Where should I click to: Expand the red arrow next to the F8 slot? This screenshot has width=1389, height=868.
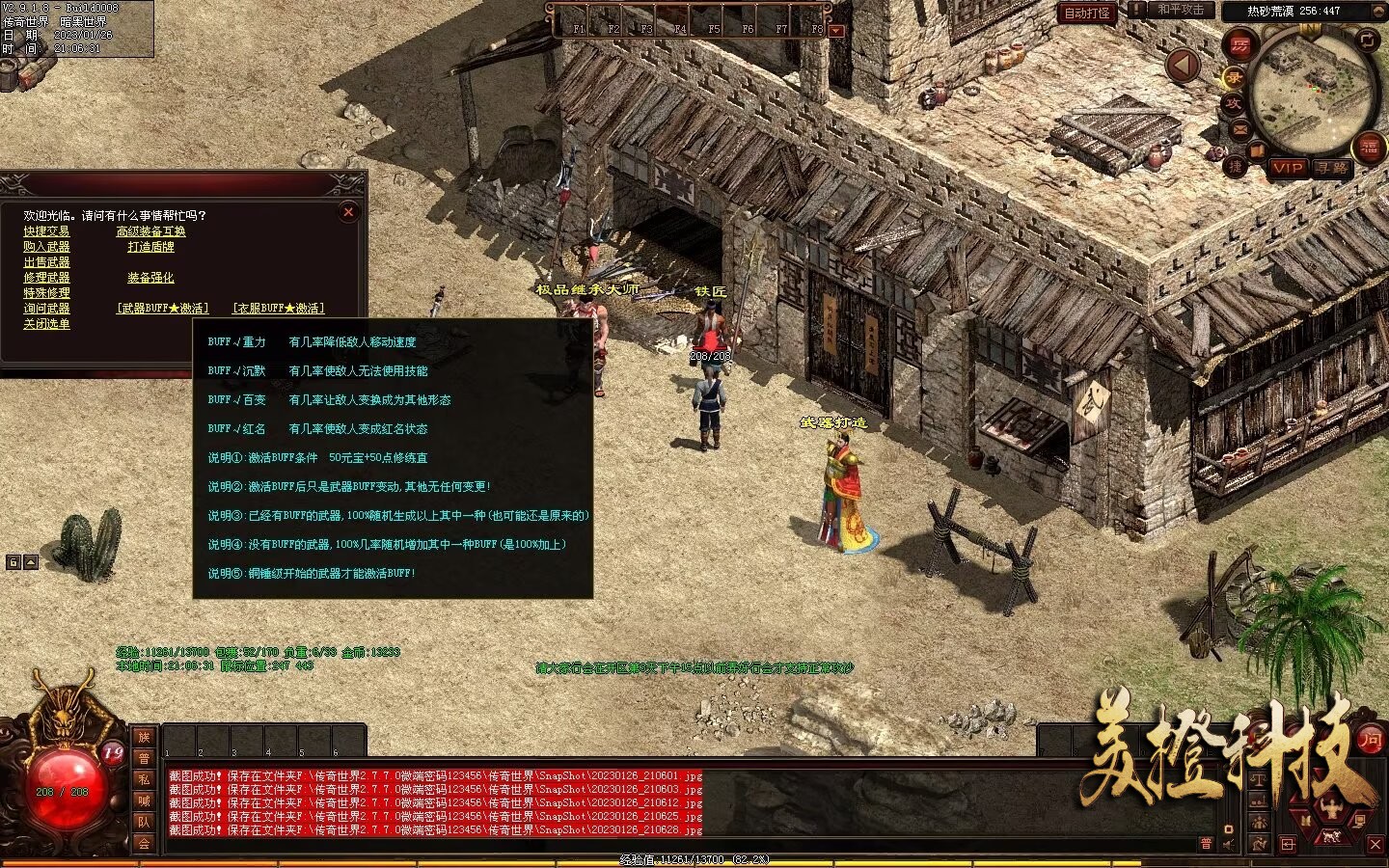835,30
